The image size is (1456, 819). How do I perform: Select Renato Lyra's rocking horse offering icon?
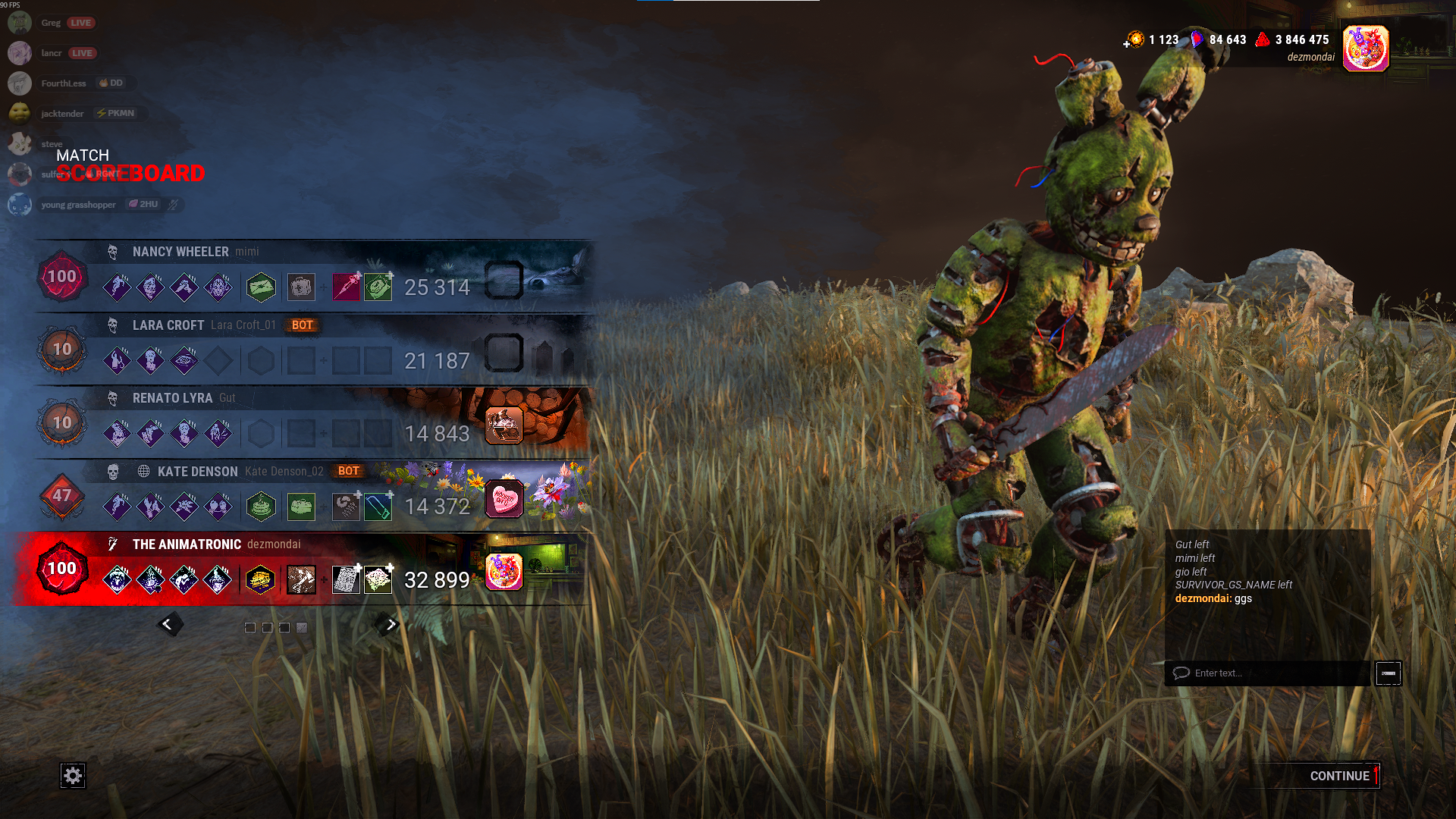click(x=505, y=425)
